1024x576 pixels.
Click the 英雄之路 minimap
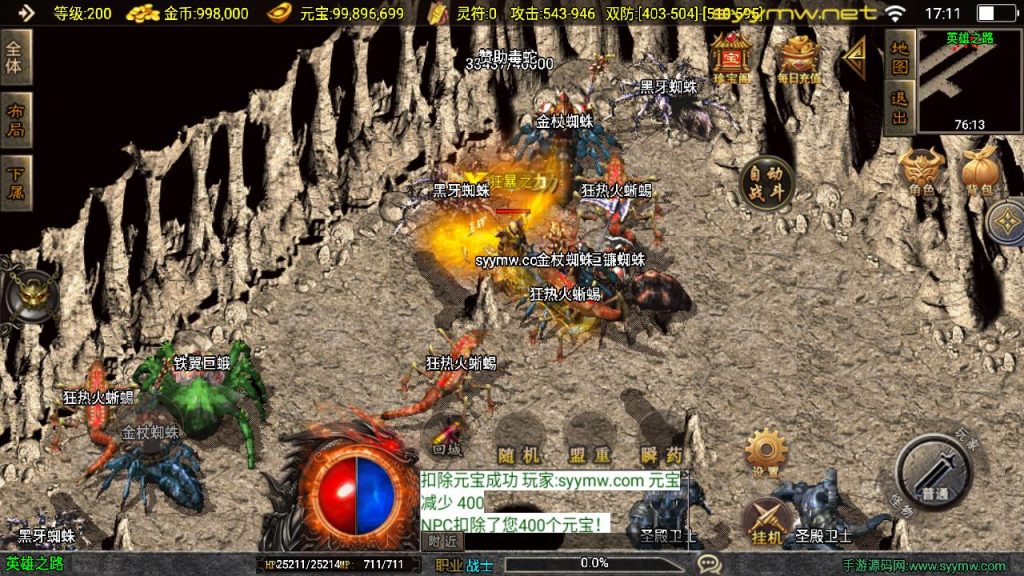[x=969, y=82]
